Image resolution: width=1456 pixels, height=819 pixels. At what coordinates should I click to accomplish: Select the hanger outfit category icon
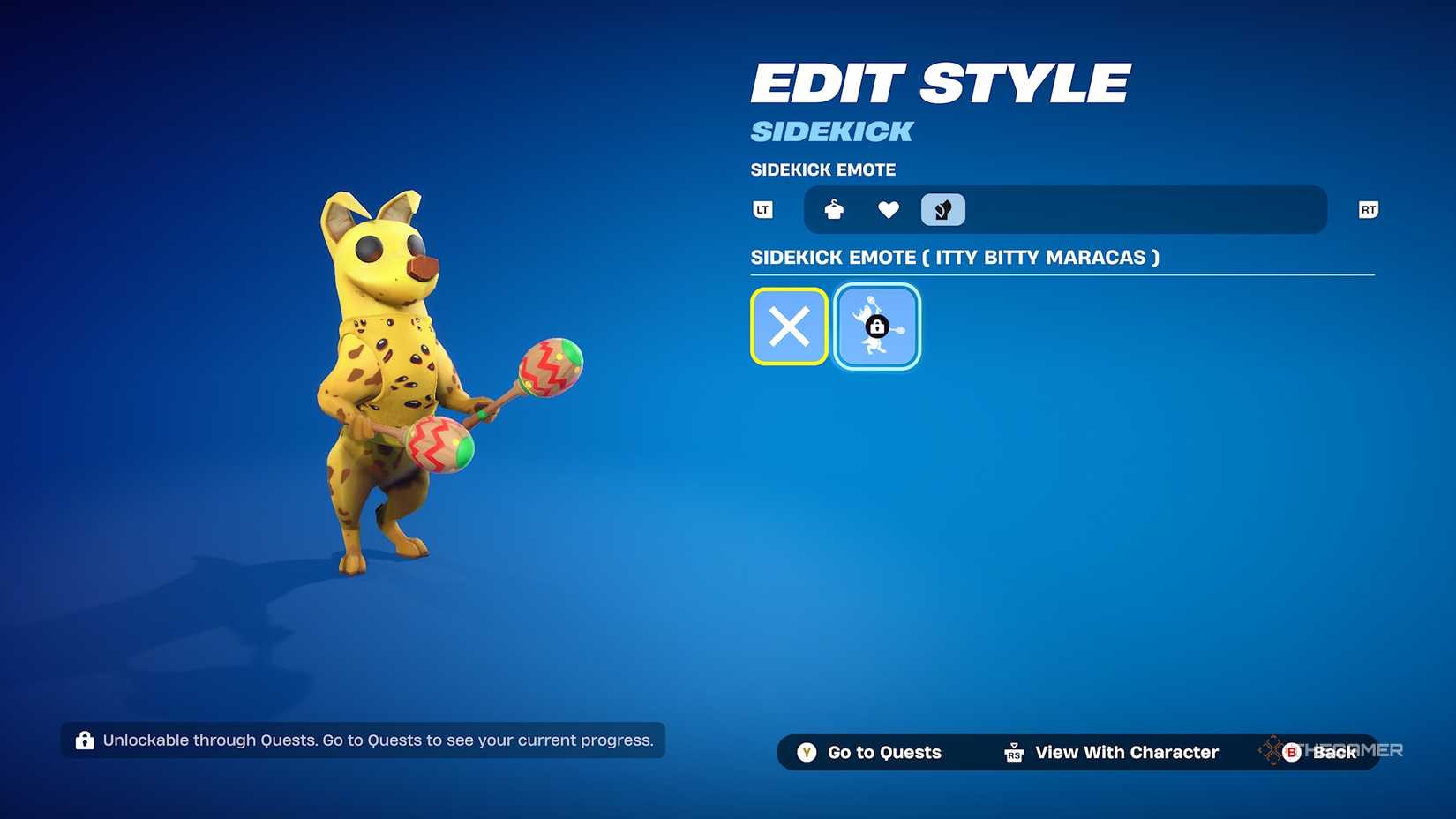click(x=833, y=209)
